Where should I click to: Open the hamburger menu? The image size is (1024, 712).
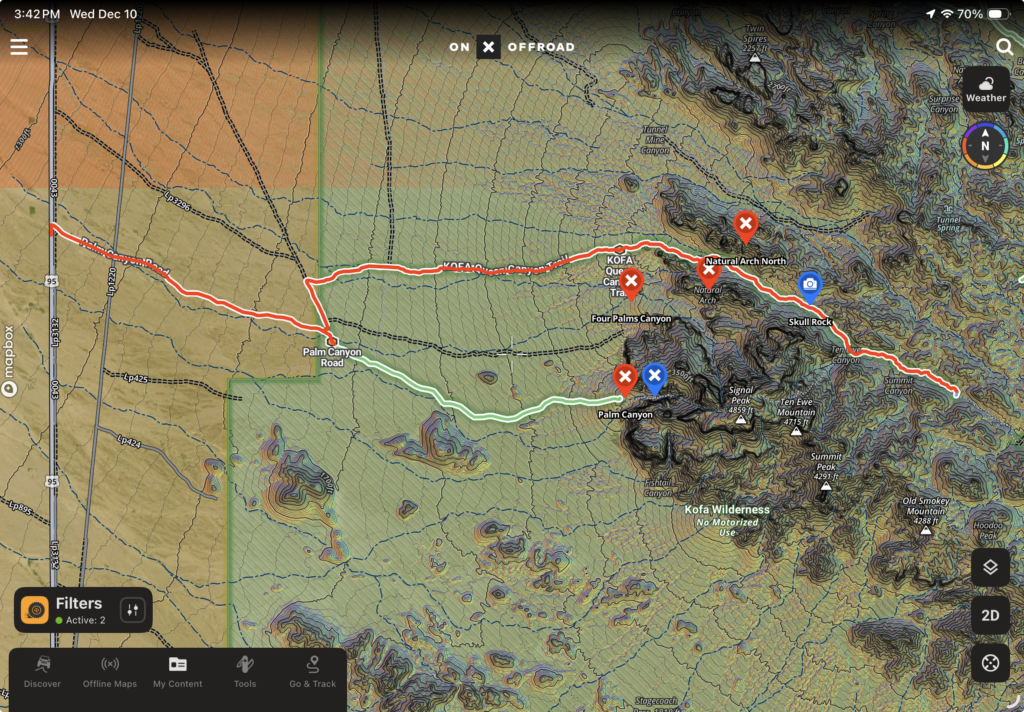pyautogui.click(x=19, y=47)
